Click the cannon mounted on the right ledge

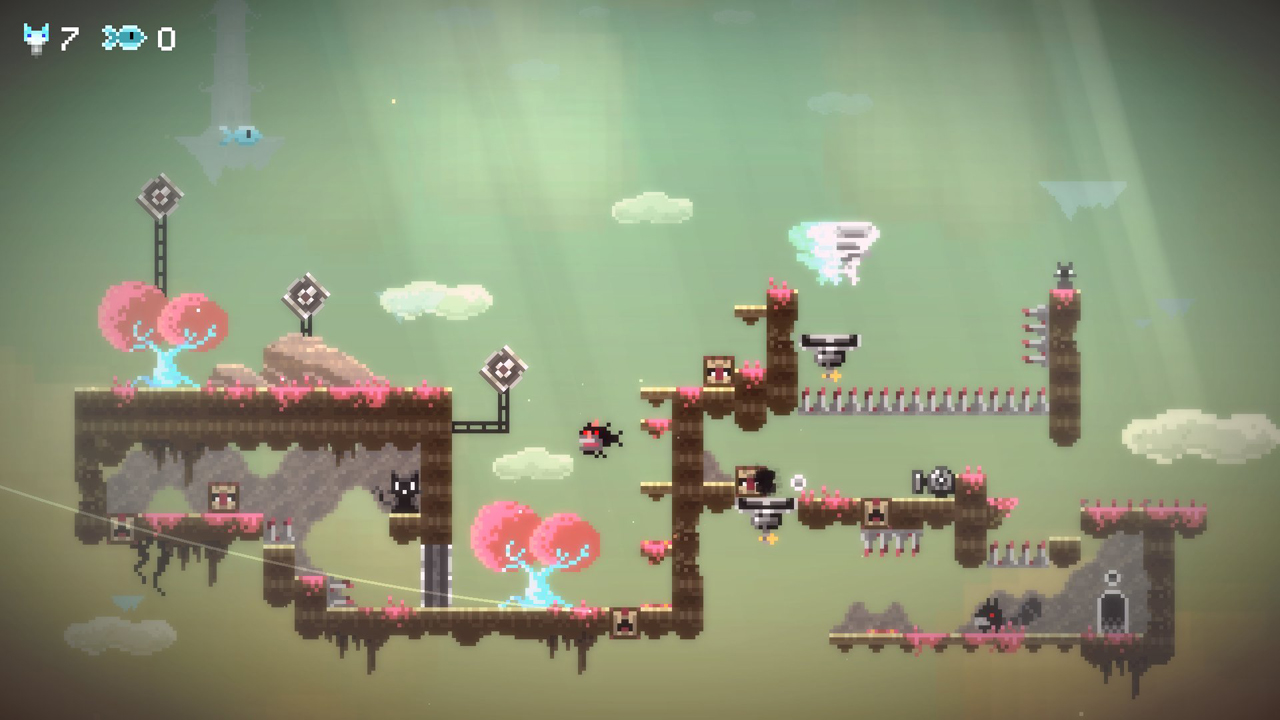coord(930,480)
